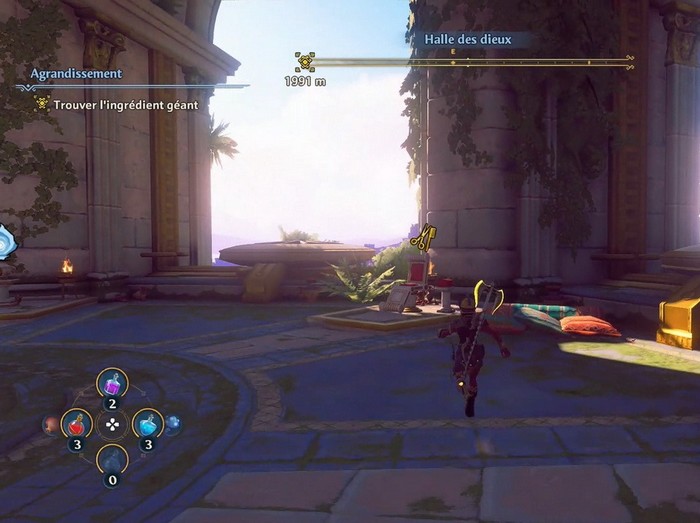
Task: Click the potion wheel's center d-pad icon
Action: (x=112, y=424)
